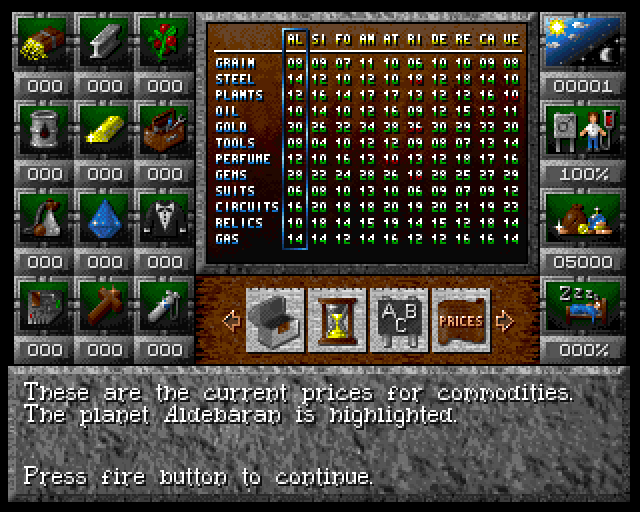Choose the gold bar commodity icon
Viewport: 640px width, 512px height.
click(x=104, y=129)
